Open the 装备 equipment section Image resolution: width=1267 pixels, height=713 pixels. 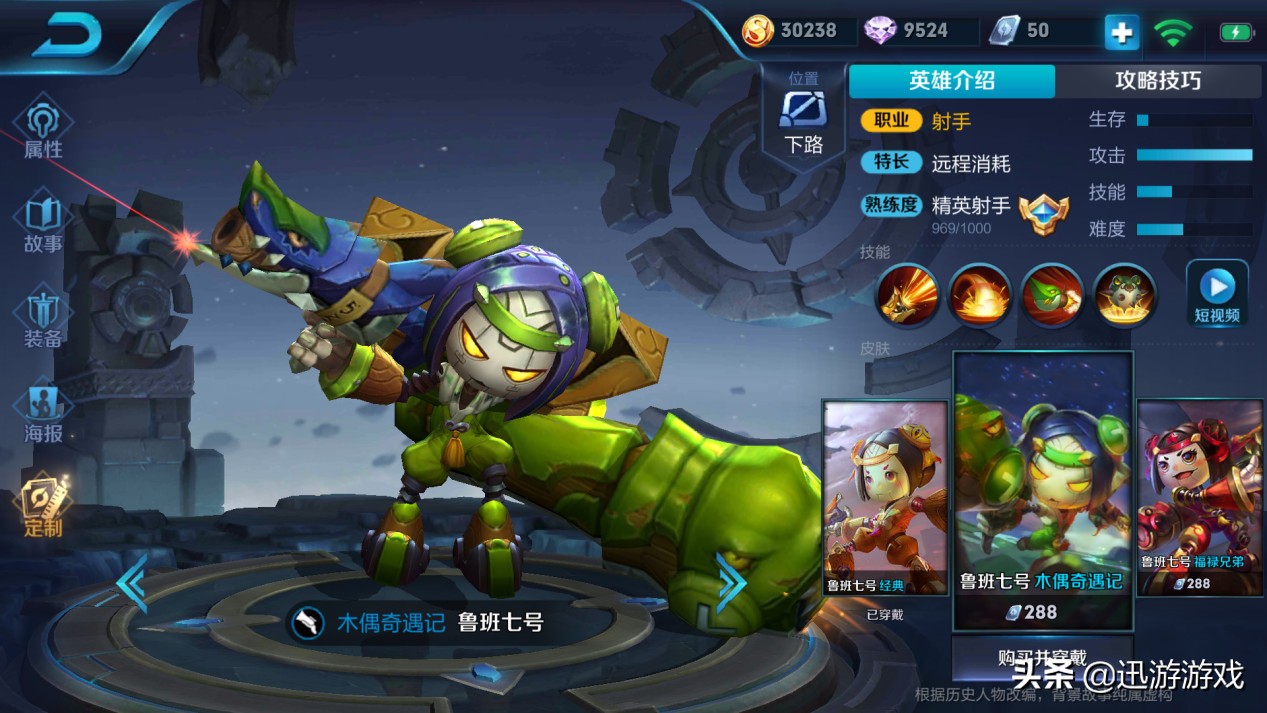(43, 320)
